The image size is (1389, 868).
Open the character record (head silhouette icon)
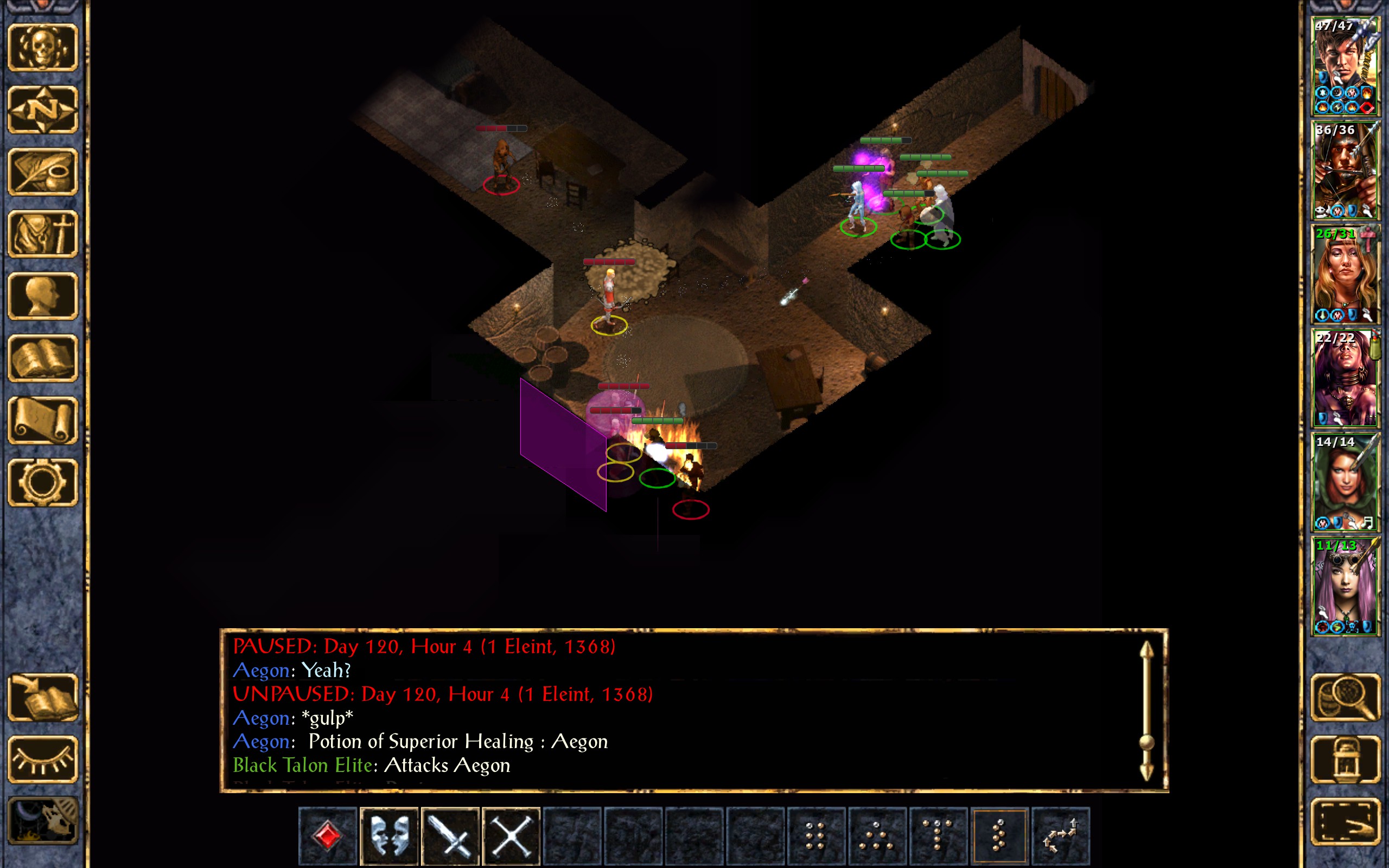(43, 296)
